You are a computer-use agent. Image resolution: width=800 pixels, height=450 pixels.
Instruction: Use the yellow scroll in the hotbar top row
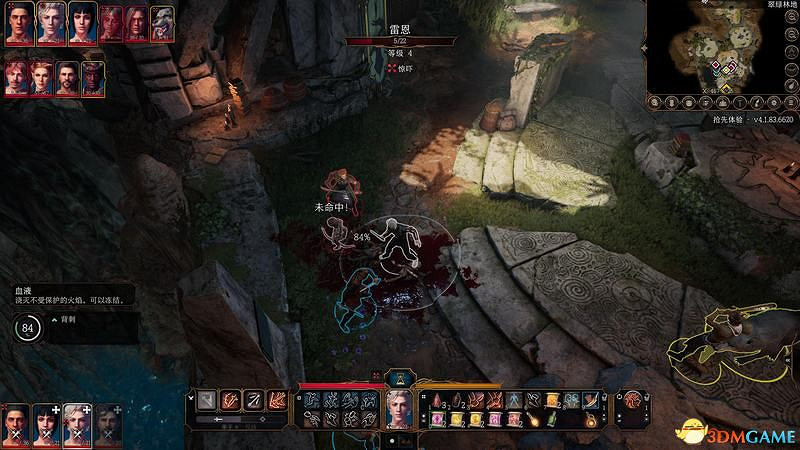pyautogui.click(x=551, y=400)
